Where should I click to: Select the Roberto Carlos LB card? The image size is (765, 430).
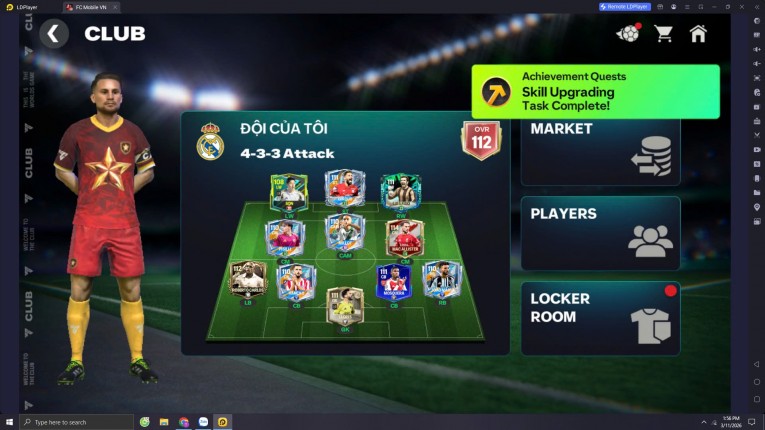pos(248,281)
